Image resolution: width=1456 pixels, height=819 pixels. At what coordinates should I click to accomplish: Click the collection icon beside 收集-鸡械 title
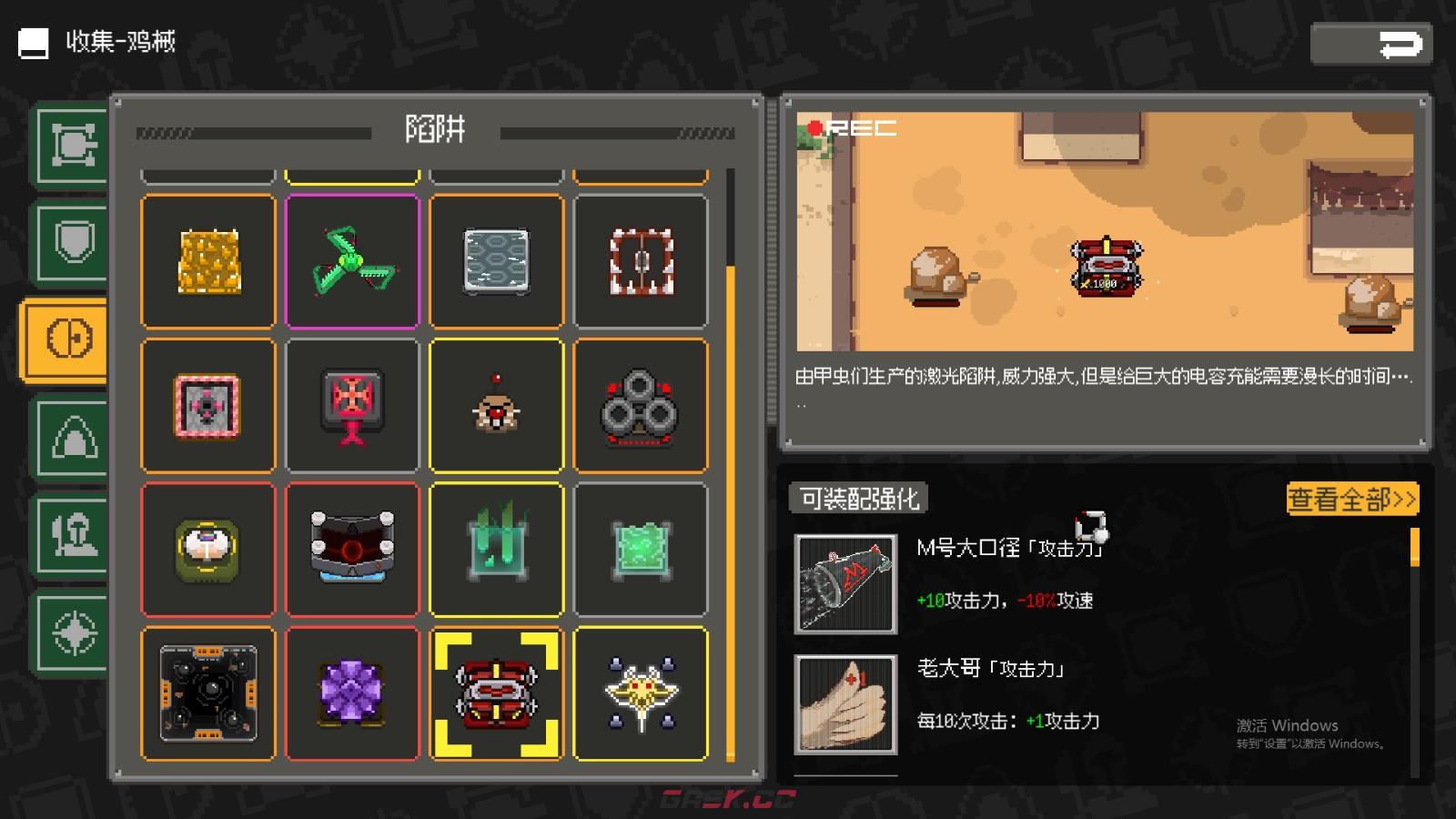pyautogui.click(x=33, y=41)
